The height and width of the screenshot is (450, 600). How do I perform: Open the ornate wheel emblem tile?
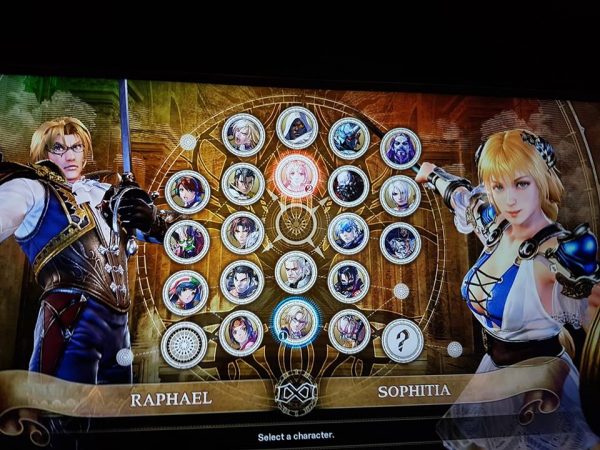(184, 344)
